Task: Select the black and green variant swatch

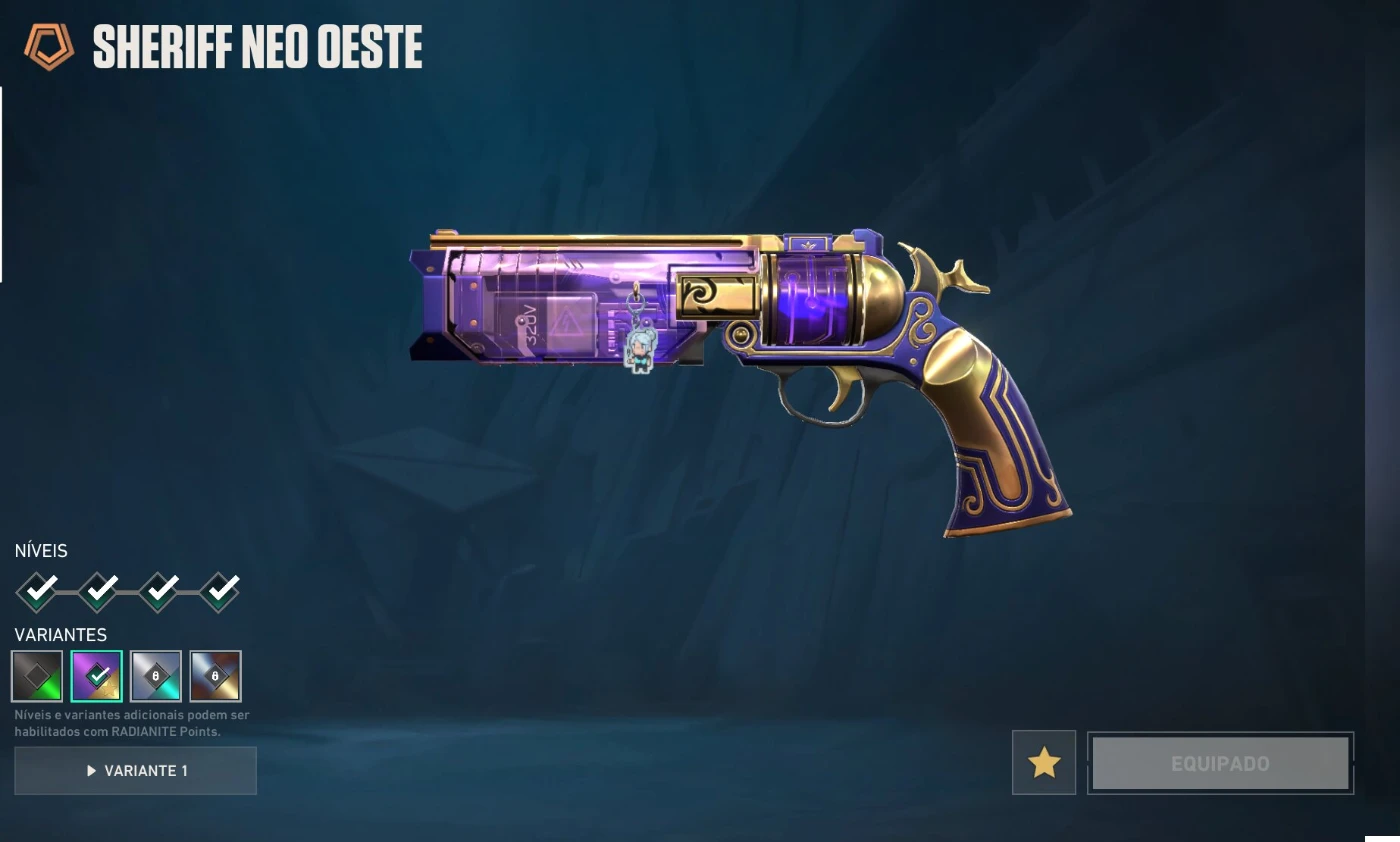Action: coord(37,676)
